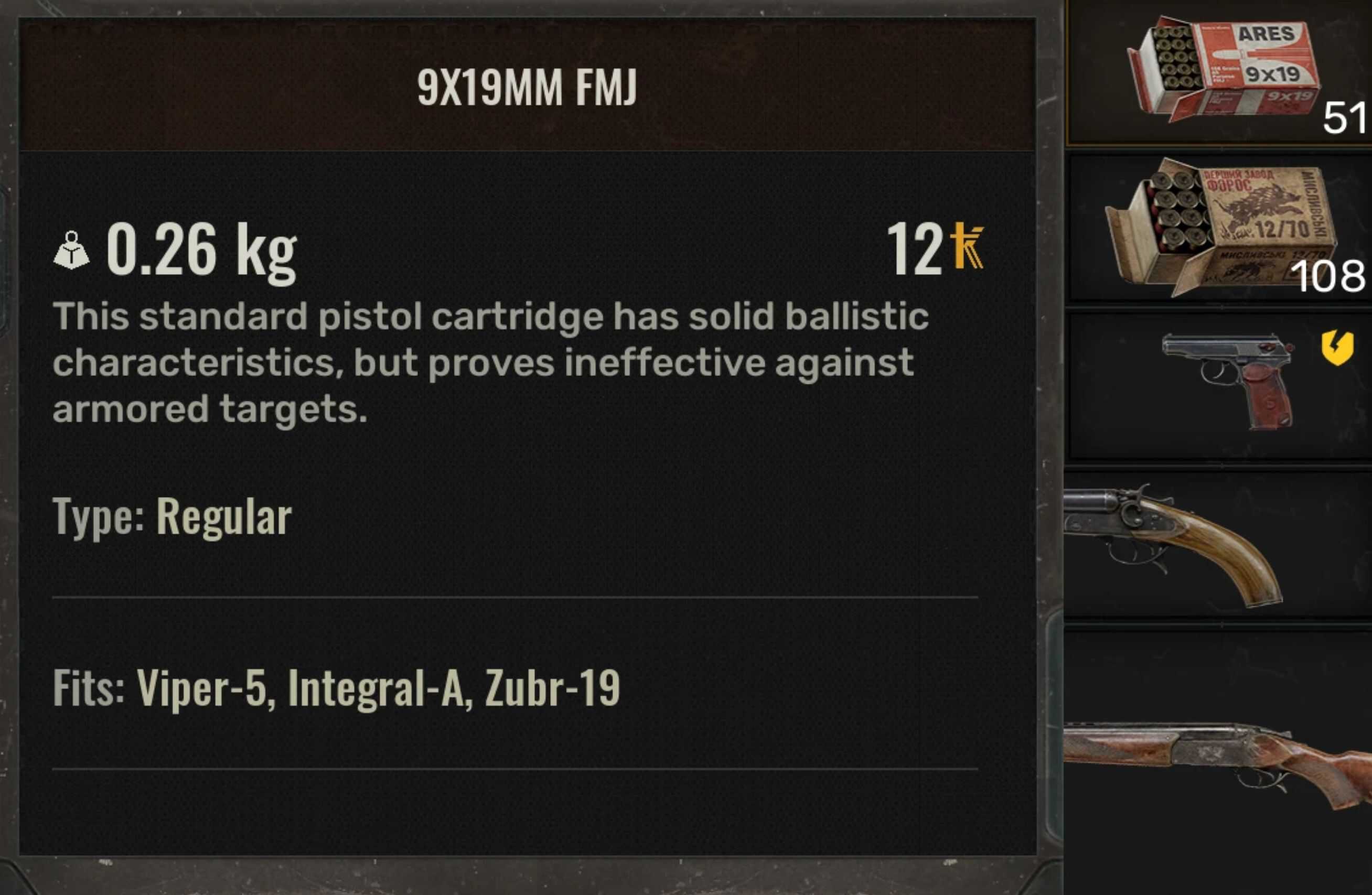
Task: Select the 12/70 shotgun shell box
Action: click(1219, 228)
